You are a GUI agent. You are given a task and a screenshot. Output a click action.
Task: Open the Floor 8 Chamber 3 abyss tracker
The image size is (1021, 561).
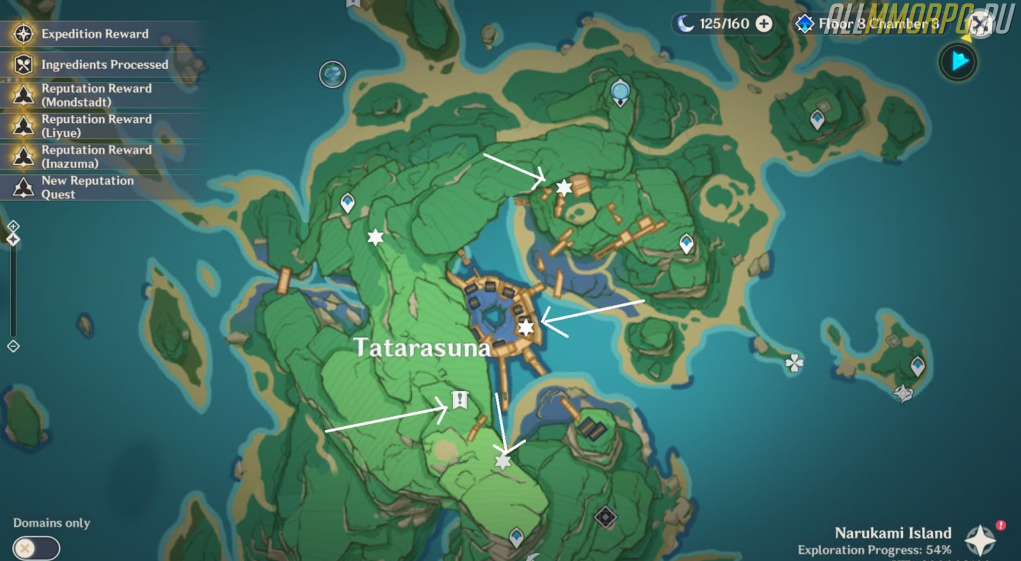click(x=868, y=23)
